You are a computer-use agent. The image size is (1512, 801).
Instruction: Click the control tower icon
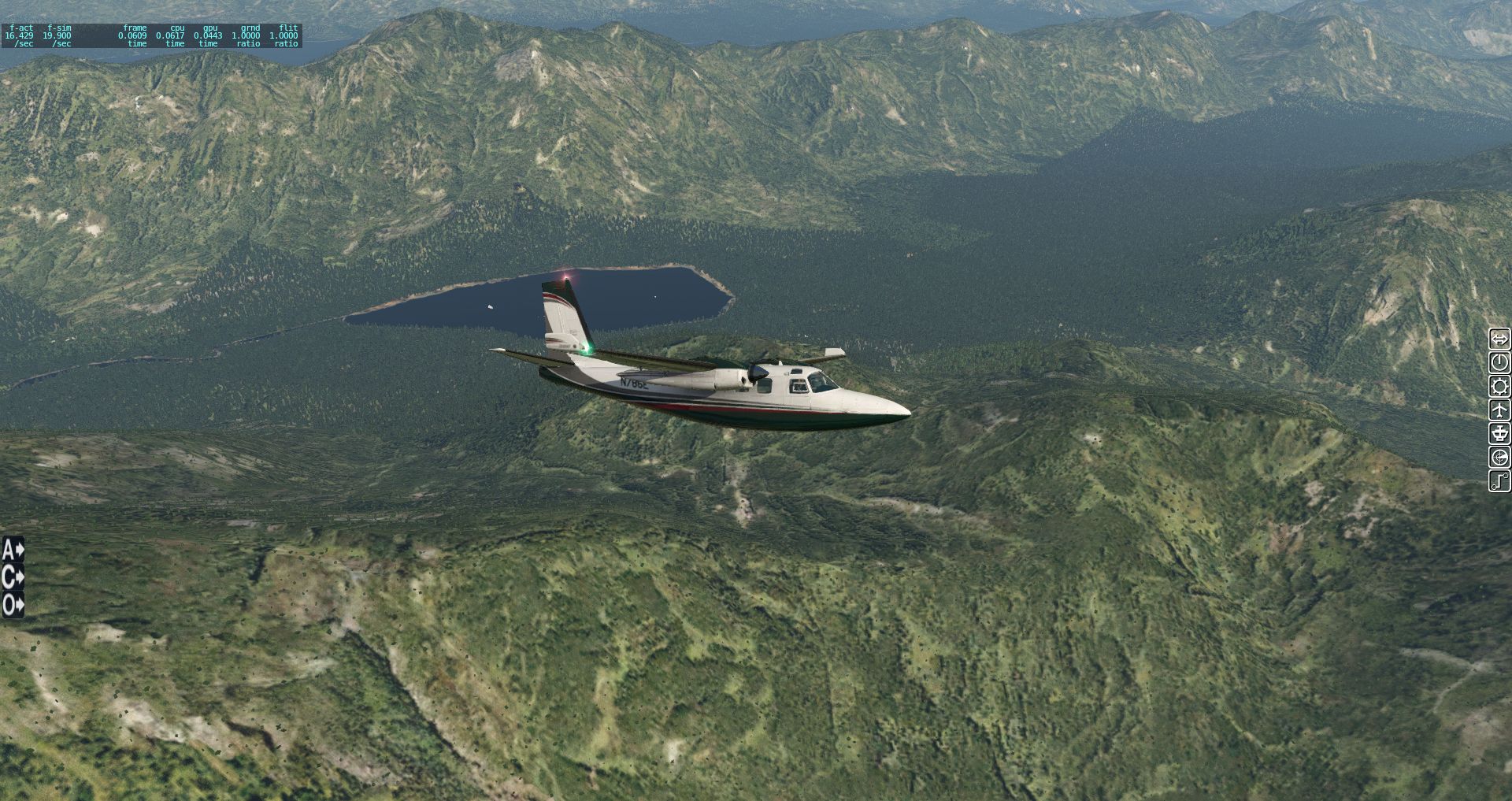pos(1499,434)
